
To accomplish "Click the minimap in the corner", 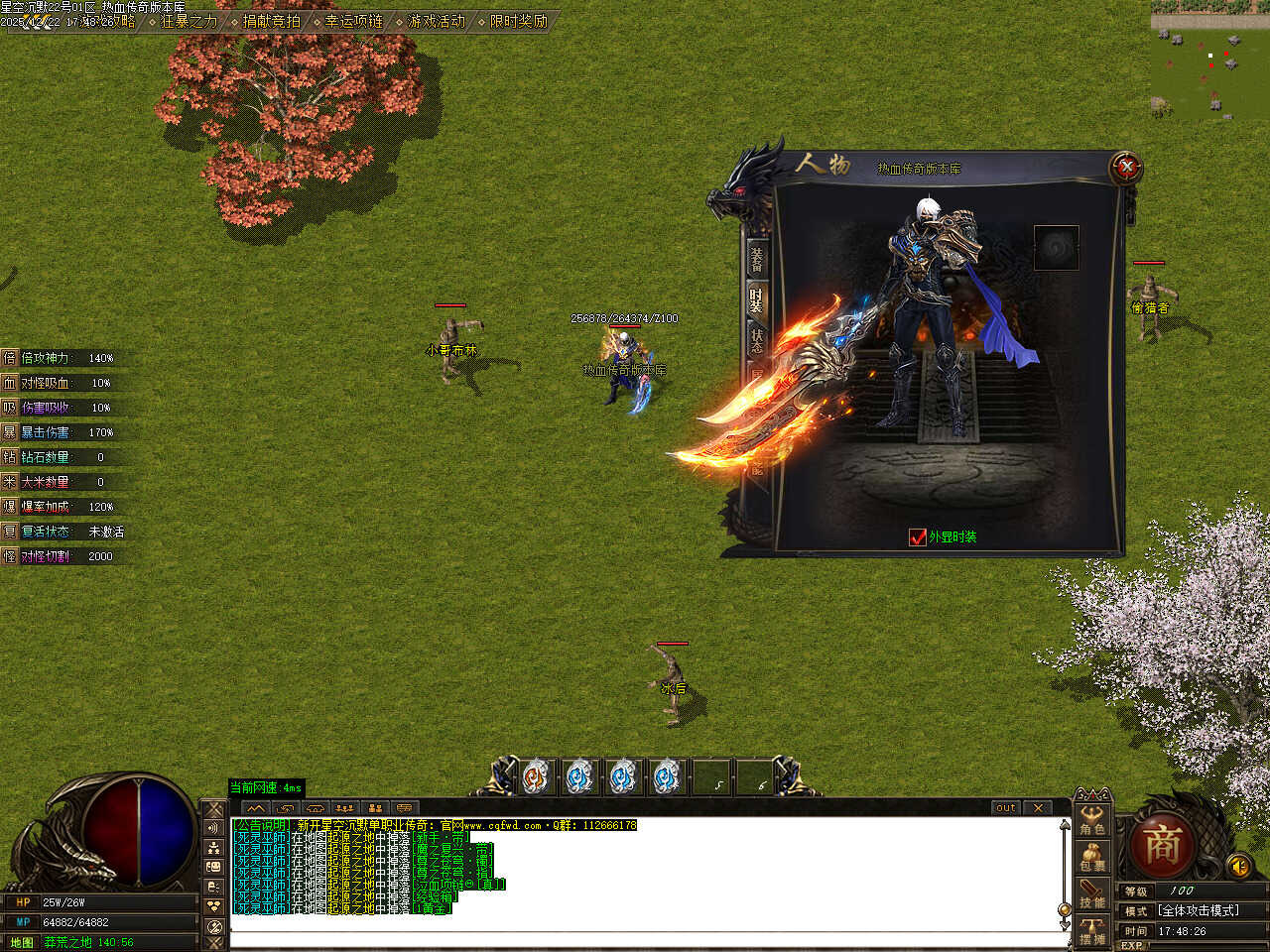I will click(x=1209, y=59).
